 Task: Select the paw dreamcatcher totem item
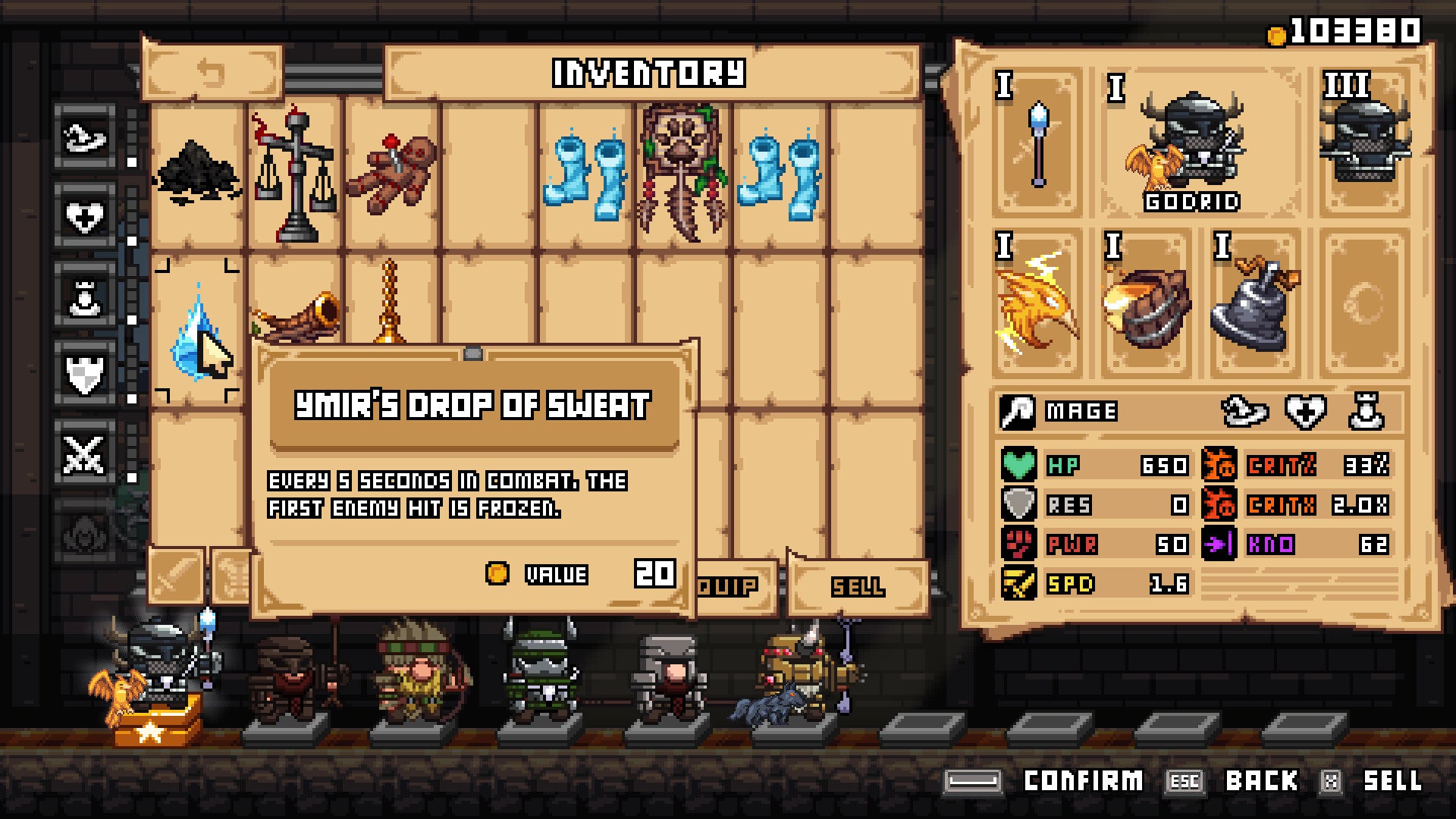(683, 174)
